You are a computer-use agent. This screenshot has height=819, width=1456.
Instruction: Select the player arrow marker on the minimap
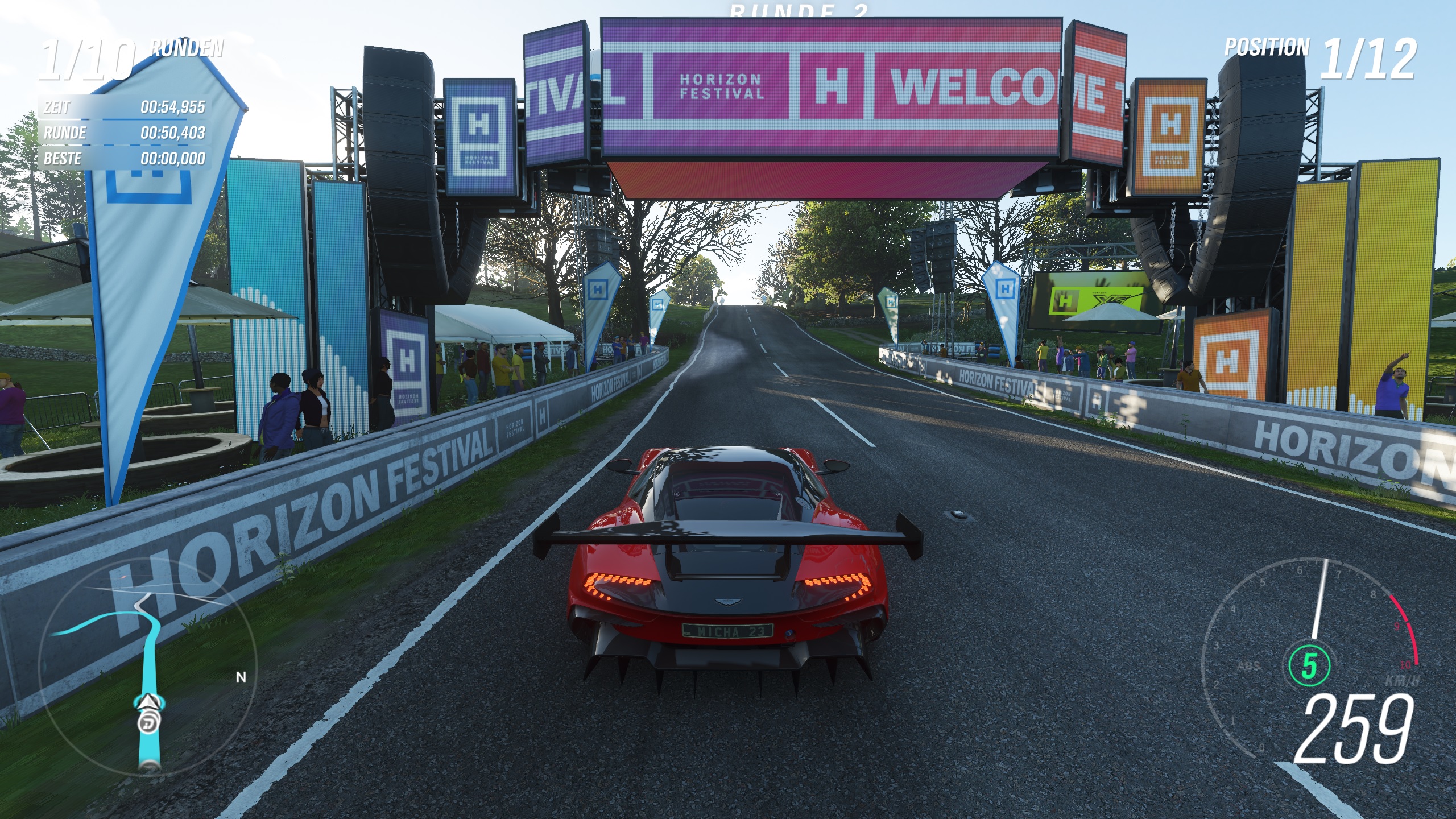(148, 702)
